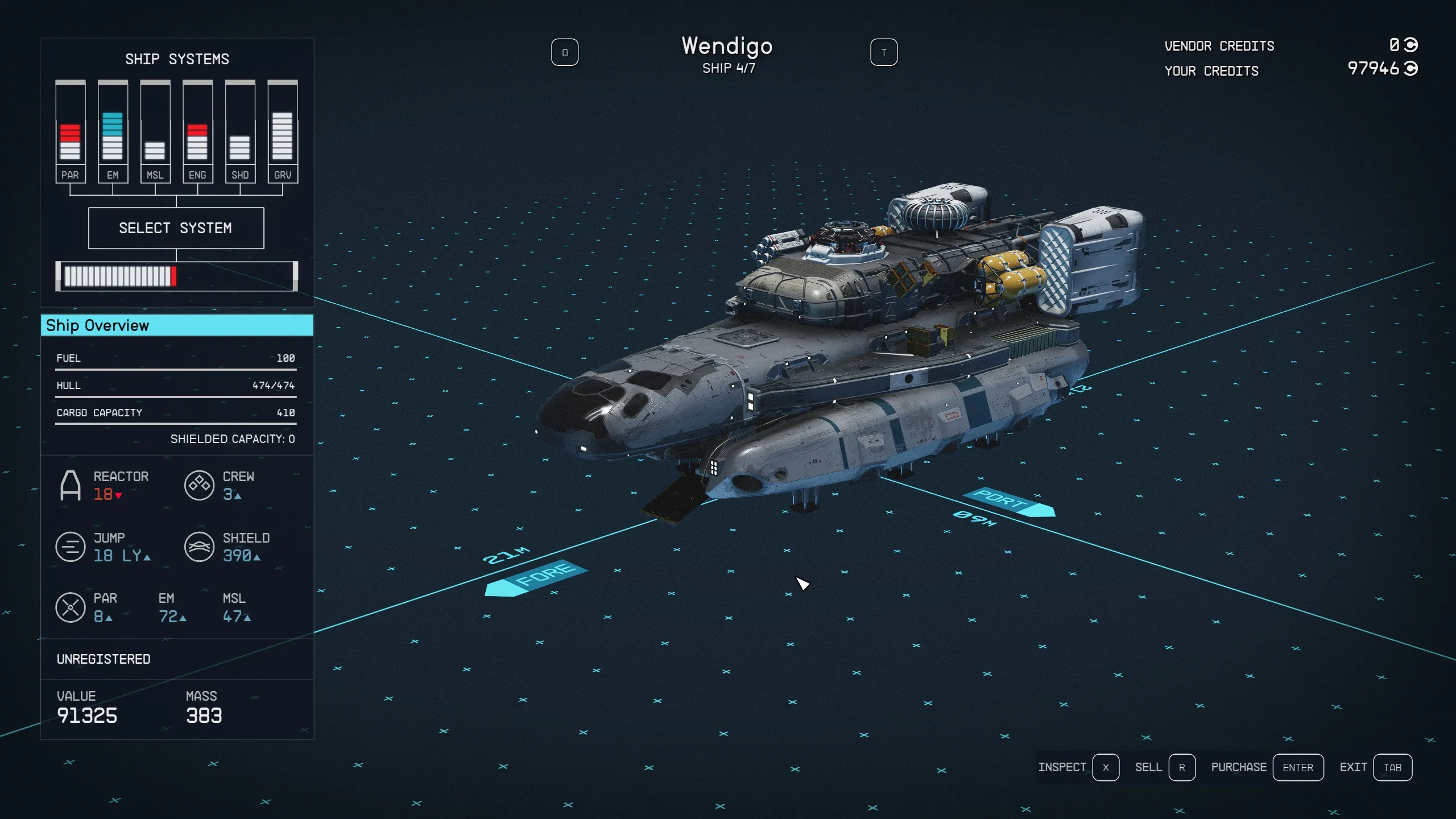
Task: Select the ENG engine system column
Action: point(197,132)
